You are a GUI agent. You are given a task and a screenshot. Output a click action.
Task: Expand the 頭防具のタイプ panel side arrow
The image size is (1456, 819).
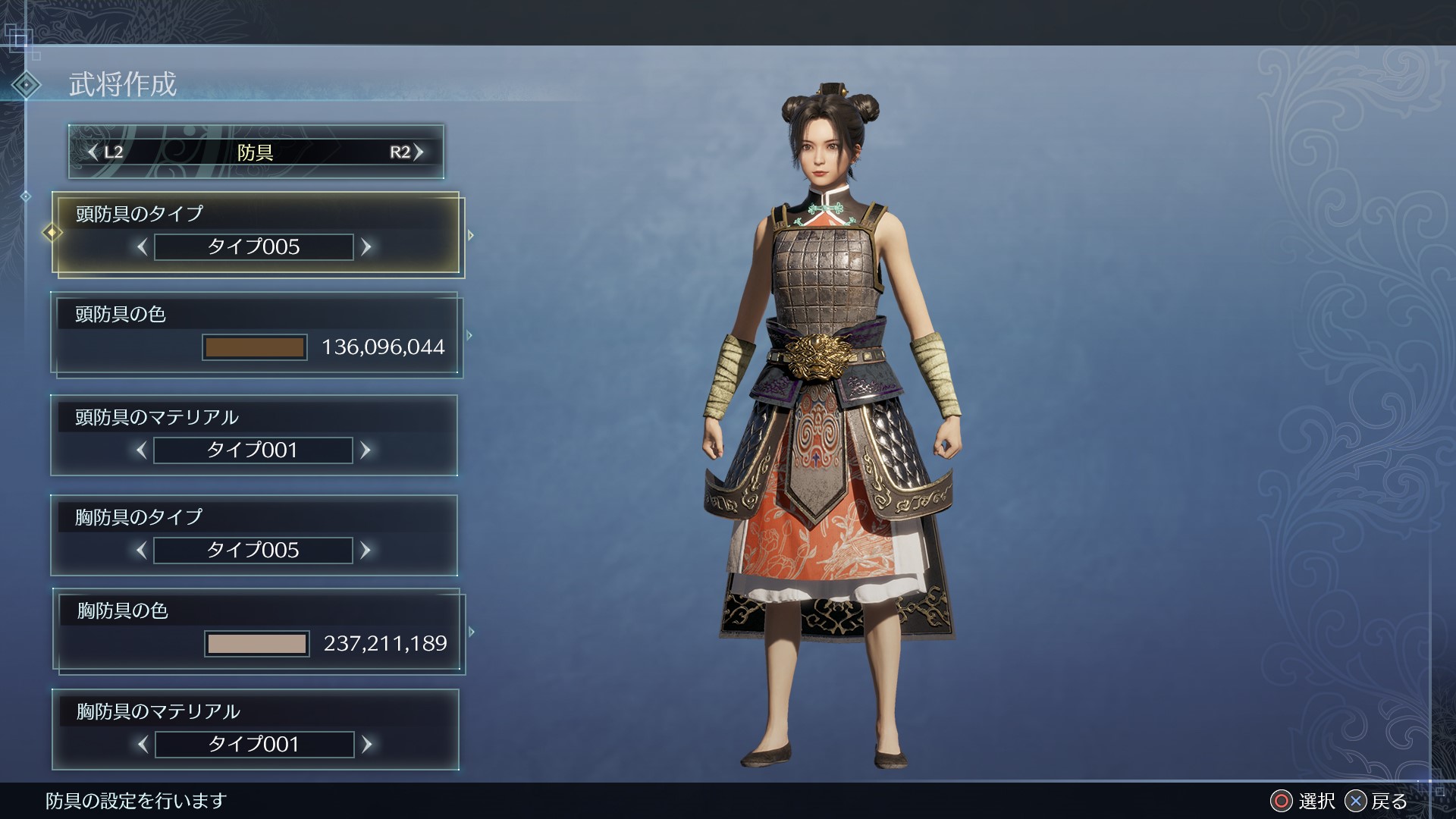coord(471,235)
